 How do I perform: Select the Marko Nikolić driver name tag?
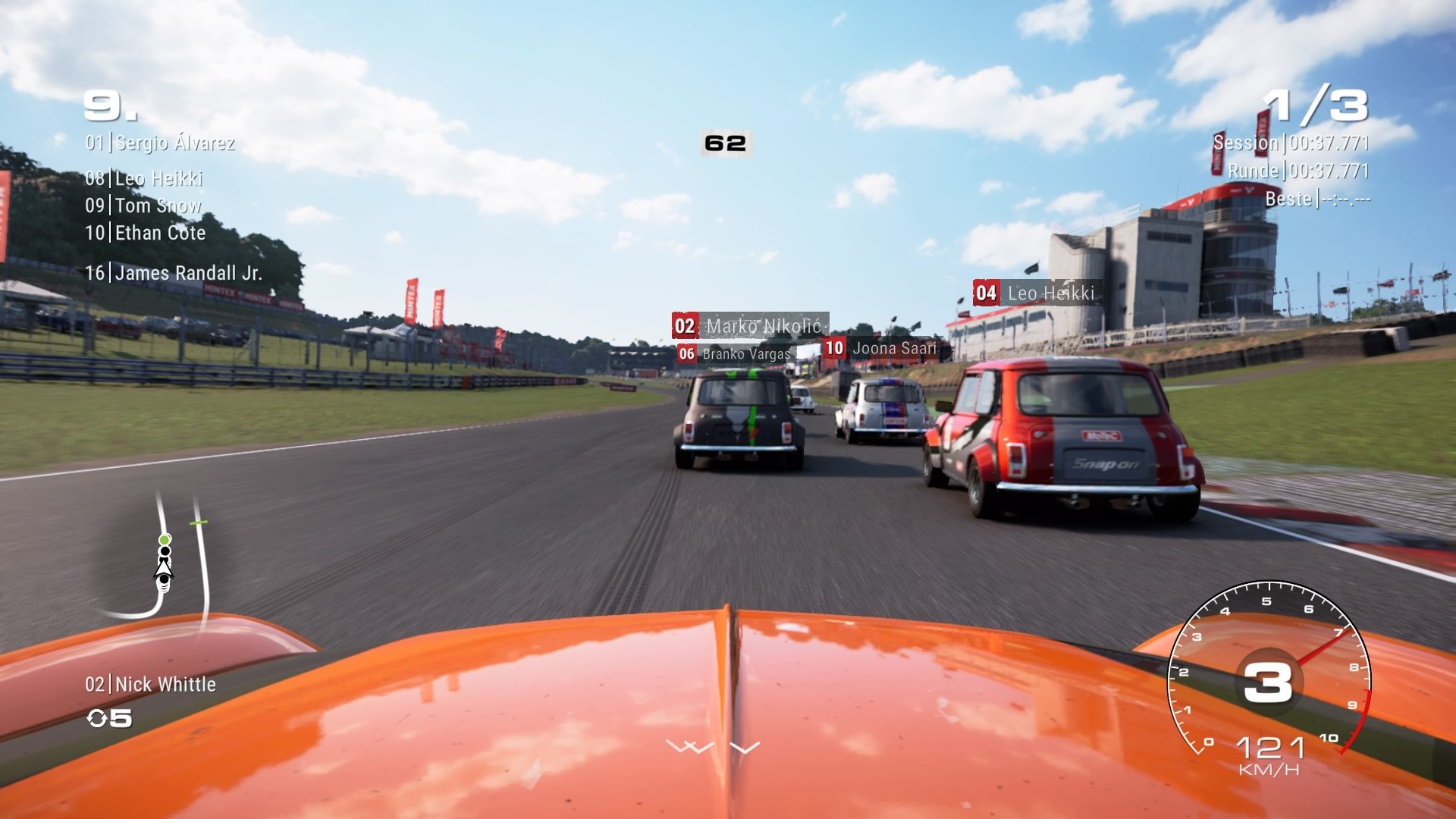coord(749,326)
